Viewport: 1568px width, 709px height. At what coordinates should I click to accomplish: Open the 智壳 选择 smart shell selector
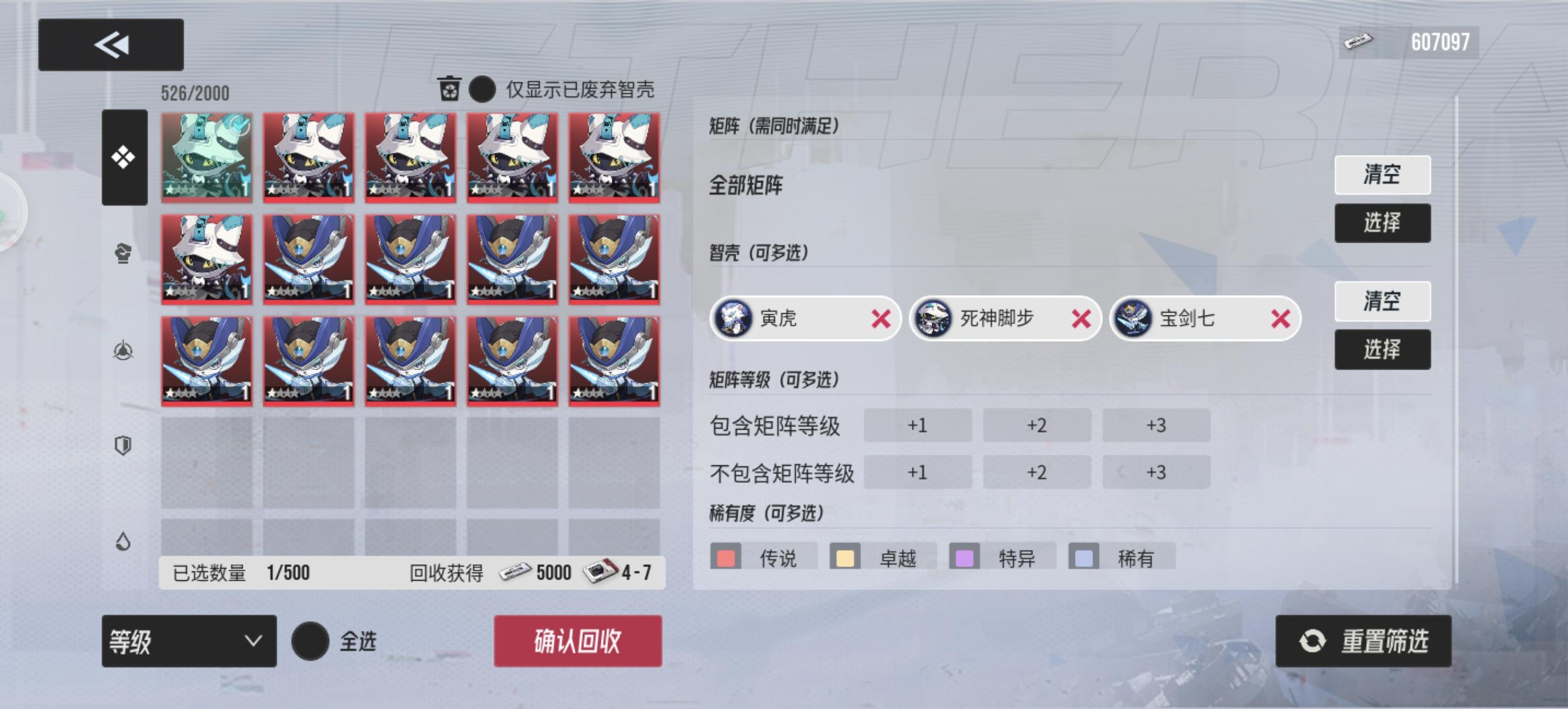click(x=1383, y=349)
